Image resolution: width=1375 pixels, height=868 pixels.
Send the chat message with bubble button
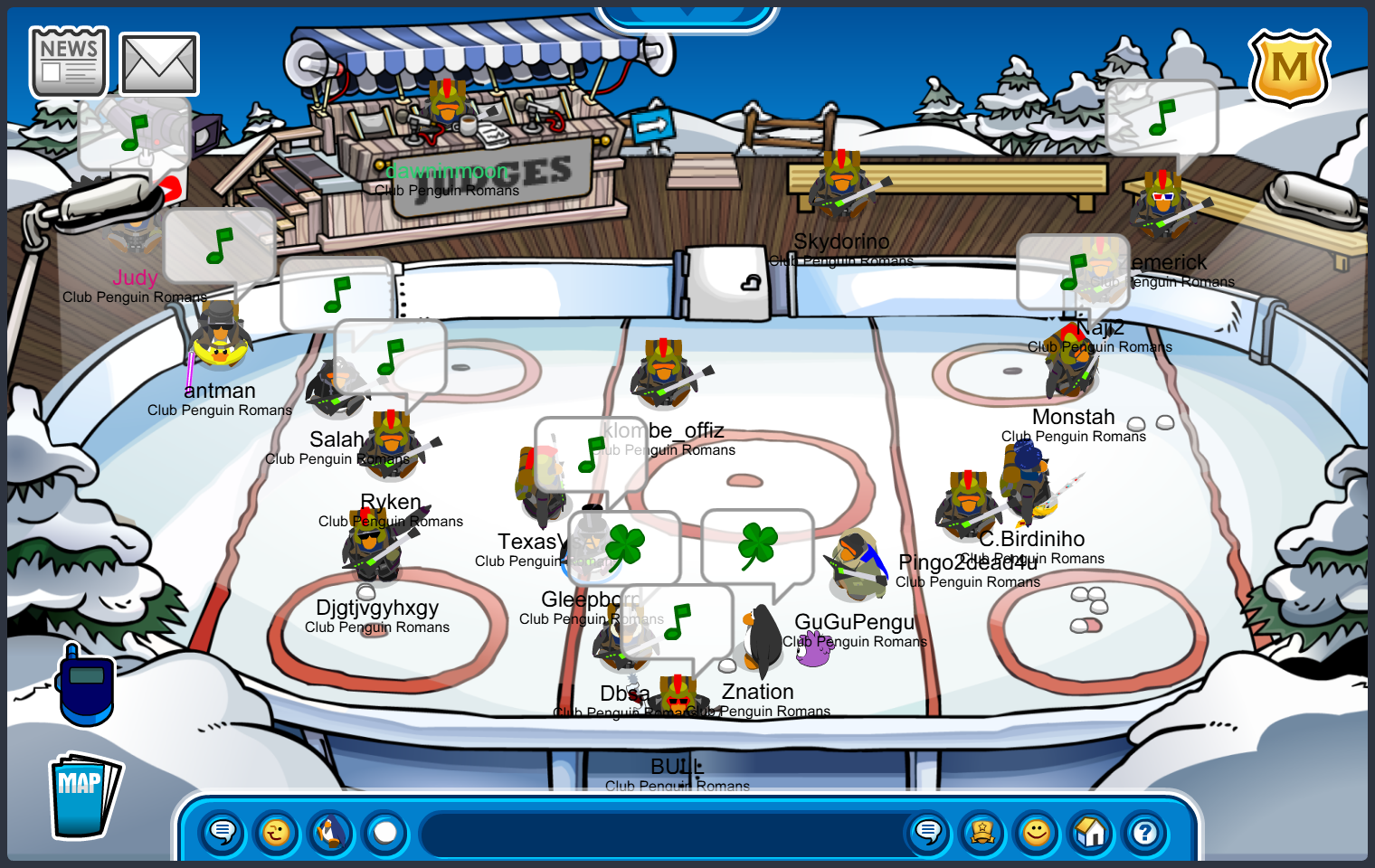pos(928,832)
